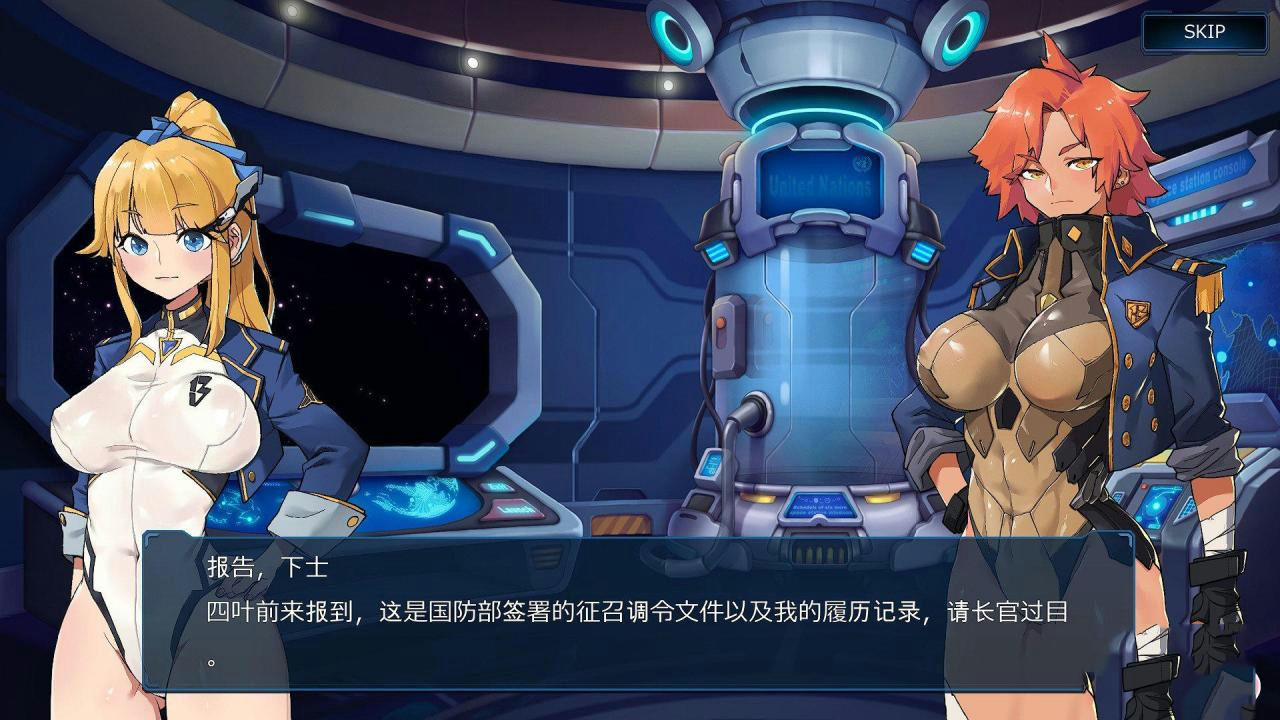Click the gold badge on the commander's jacket

[1136, 312]
